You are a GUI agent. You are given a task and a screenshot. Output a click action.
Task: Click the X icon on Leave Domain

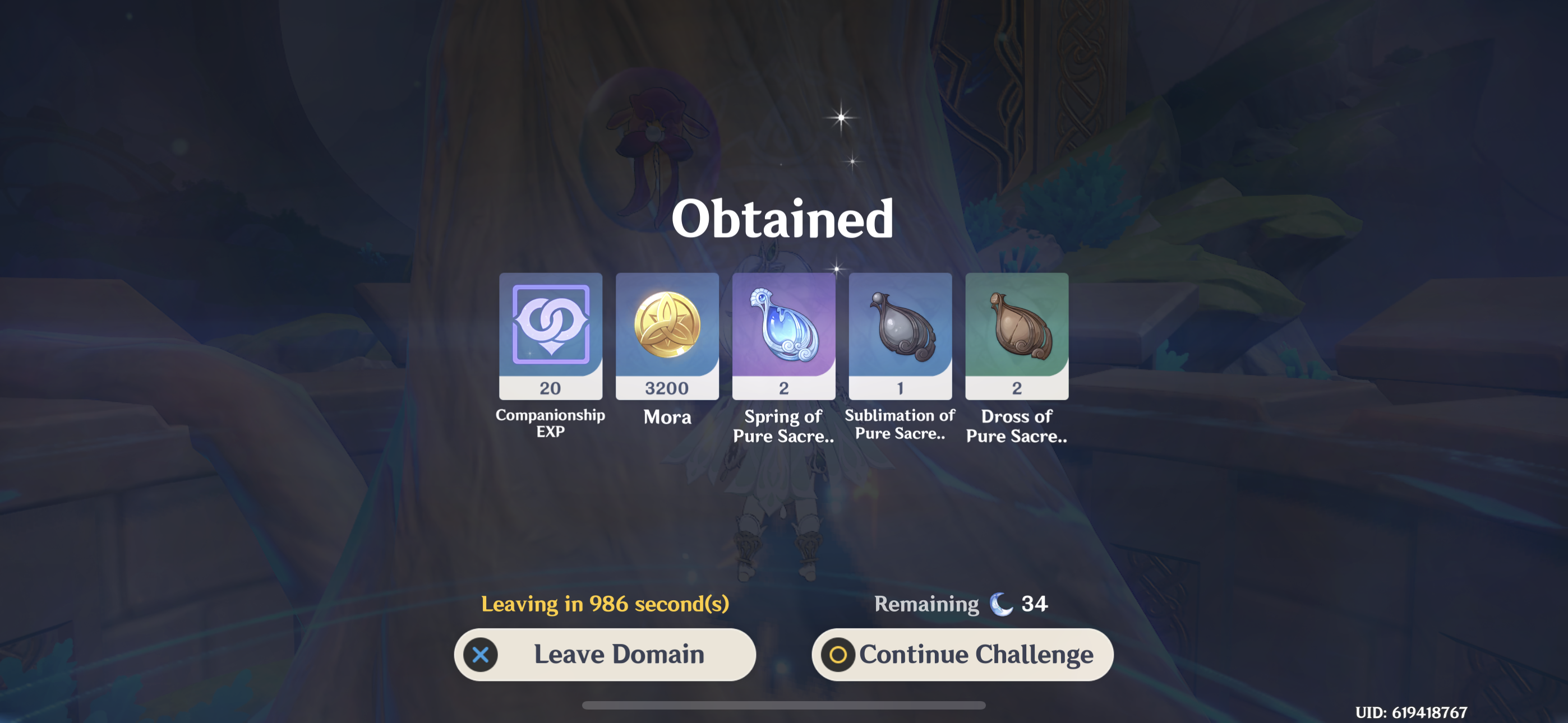coord(480,655)
